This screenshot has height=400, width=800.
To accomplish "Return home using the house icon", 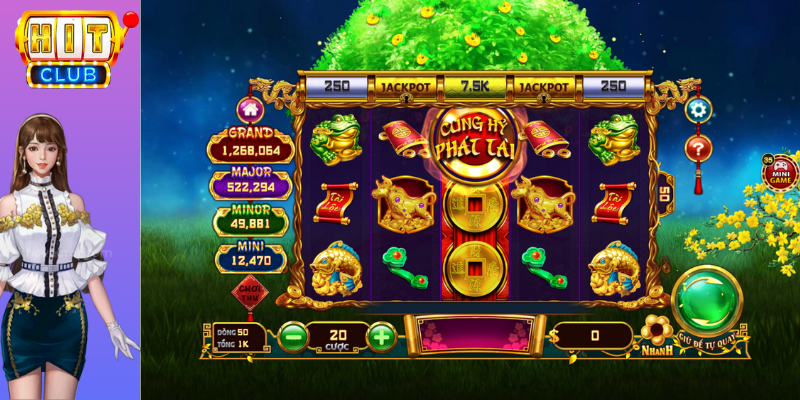I will pyautogui.click(x=249, y=108).
